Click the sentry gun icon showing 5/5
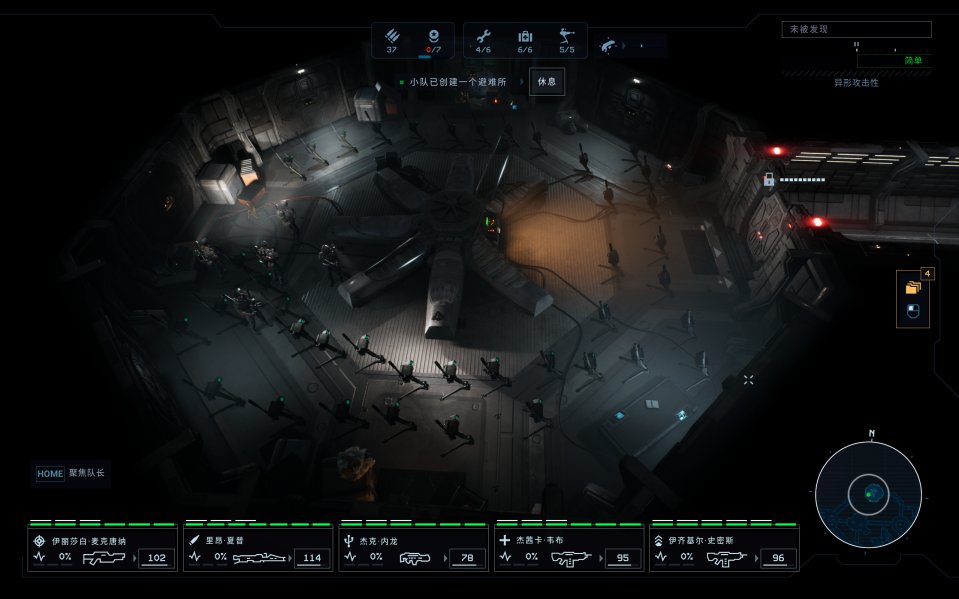The image size is (959, 599). (567, 35)
